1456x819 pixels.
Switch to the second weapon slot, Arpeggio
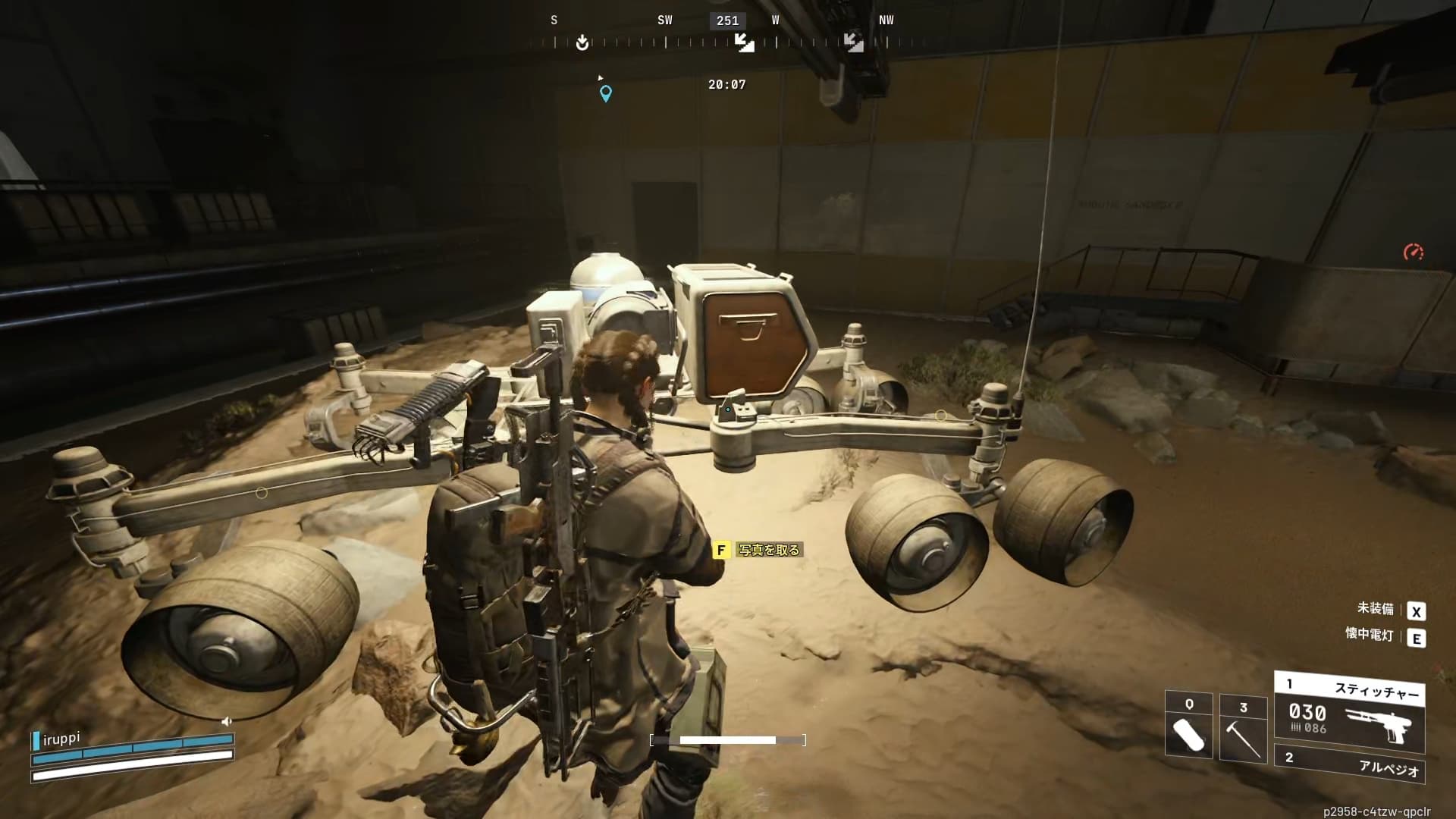click(x=1350, y=763)
